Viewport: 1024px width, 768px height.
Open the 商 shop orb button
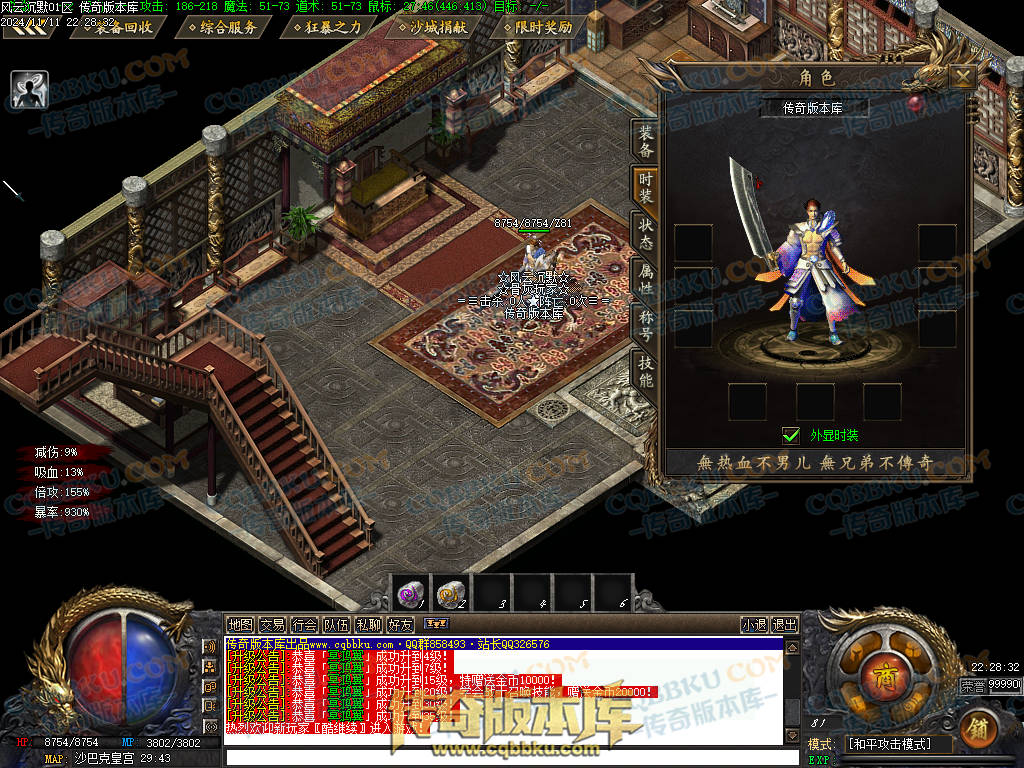[x=881, y=670]
